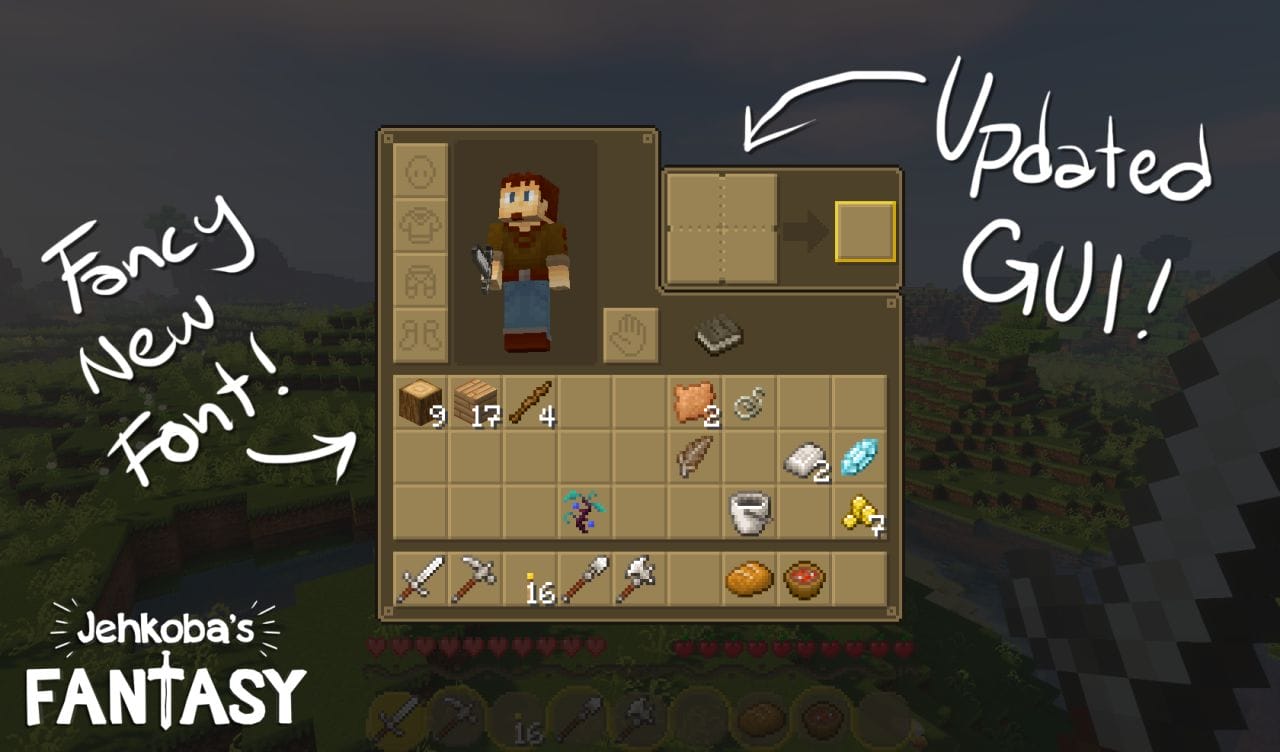Click the stack of oak planks

point(474,400)
